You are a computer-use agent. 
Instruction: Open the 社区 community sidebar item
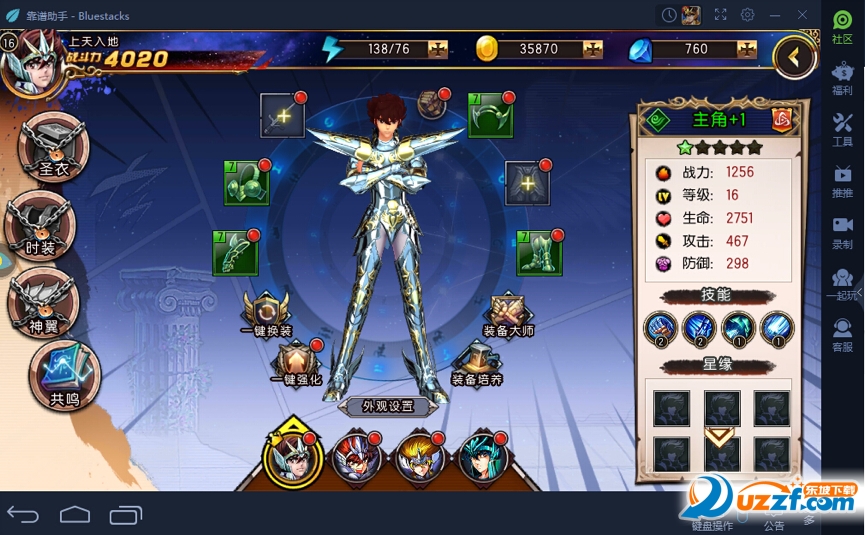tap(842, 26)
